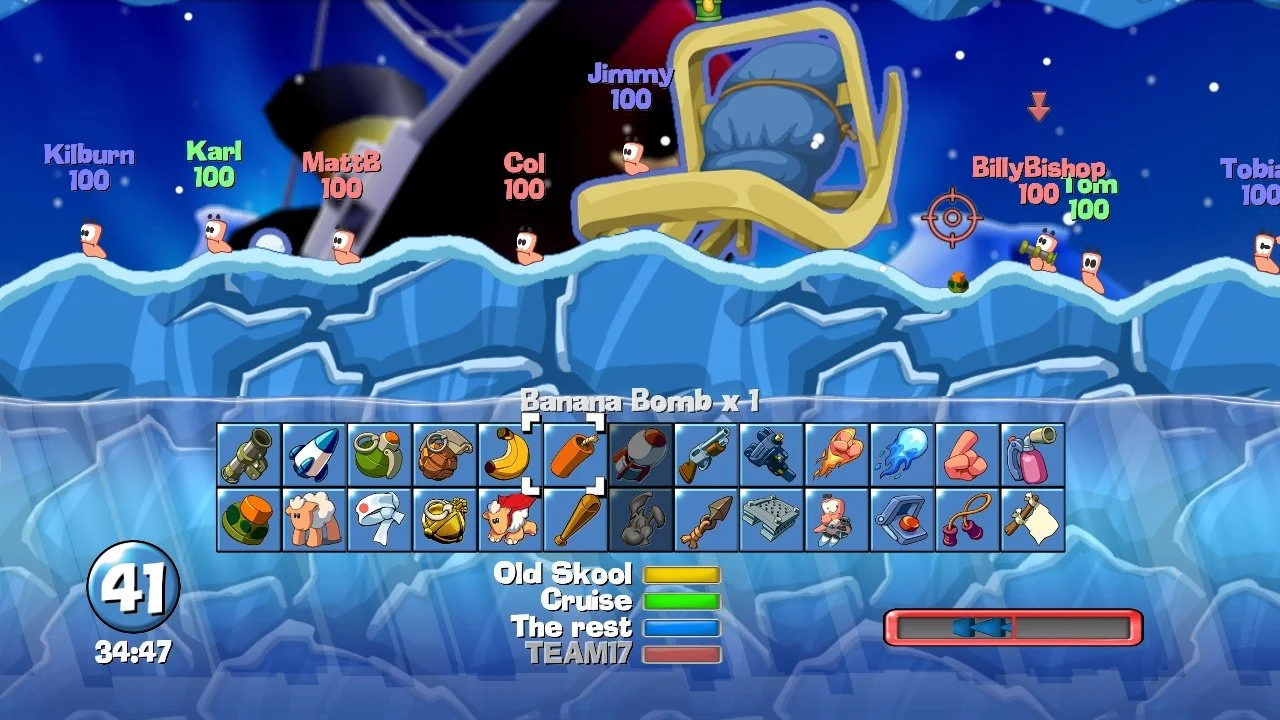Pick the Girder utility icon
1280x720 pixels.
coord(771,520)
